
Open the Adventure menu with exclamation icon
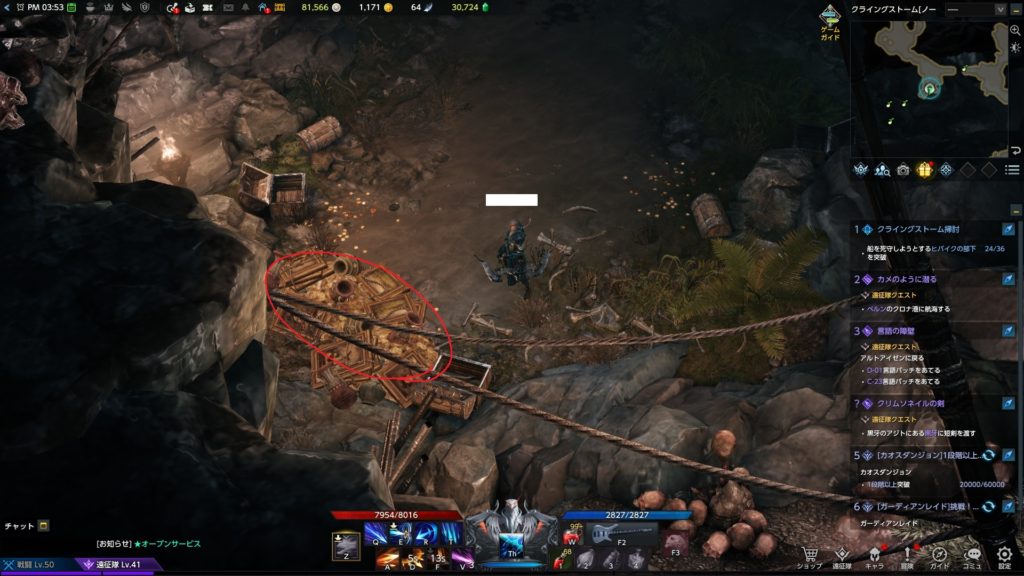[907, 556]
